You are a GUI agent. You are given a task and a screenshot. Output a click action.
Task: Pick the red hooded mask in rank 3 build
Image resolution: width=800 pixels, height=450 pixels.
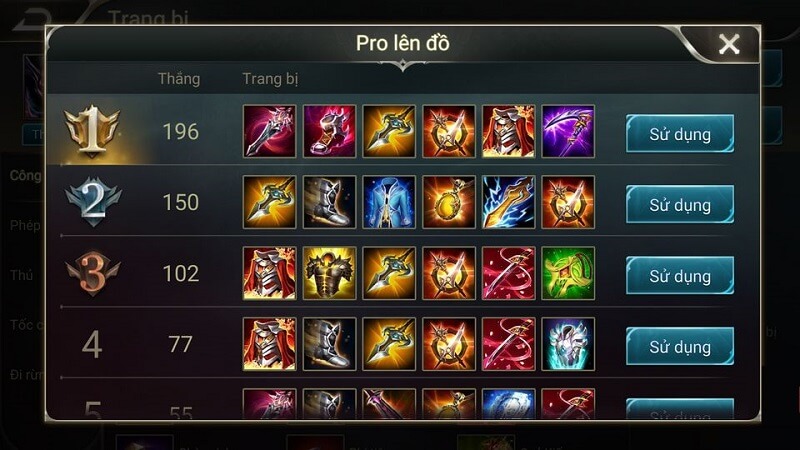pos(269,274)
